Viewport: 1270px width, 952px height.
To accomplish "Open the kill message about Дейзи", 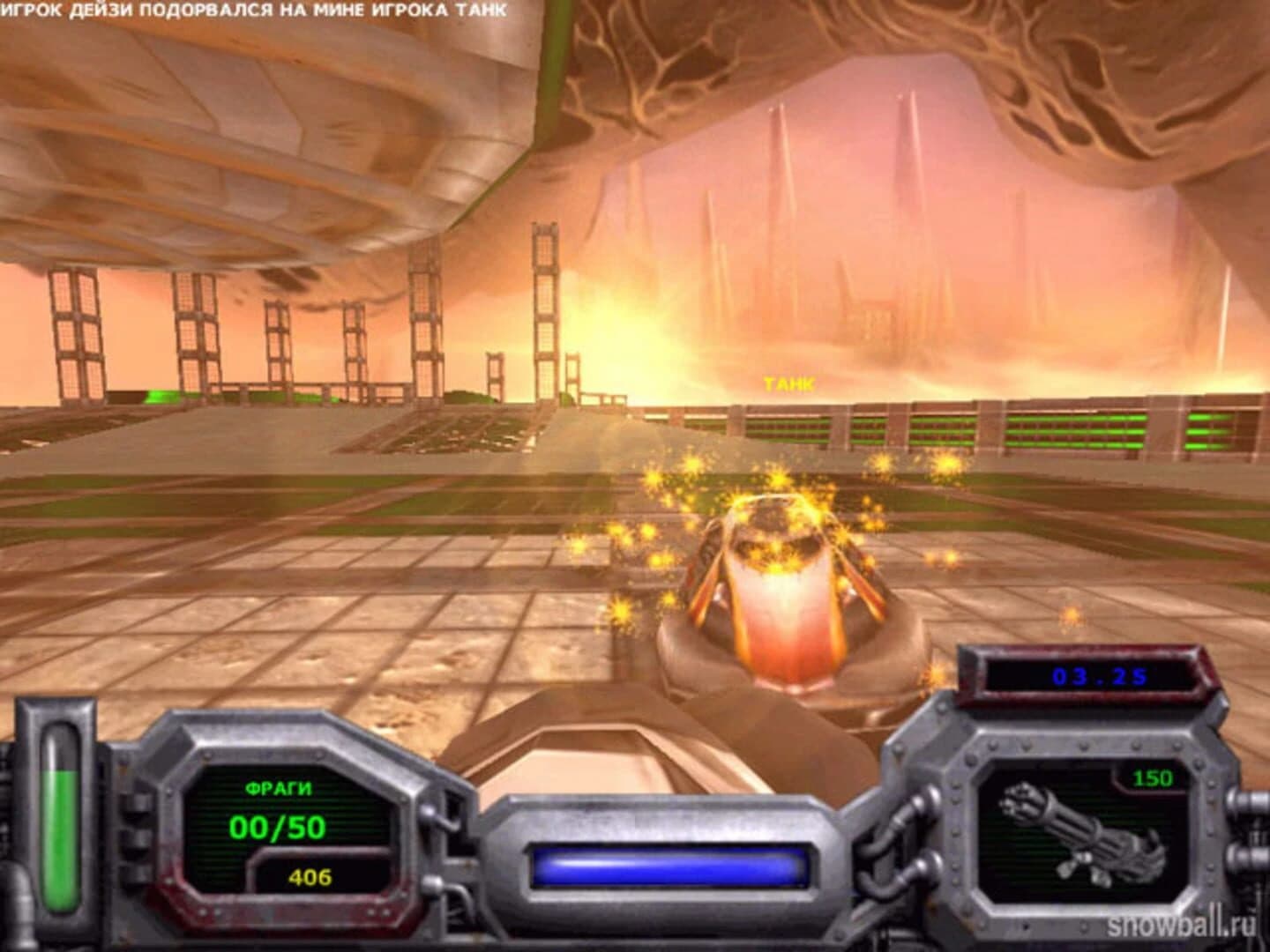I will [x=256, y=9].
